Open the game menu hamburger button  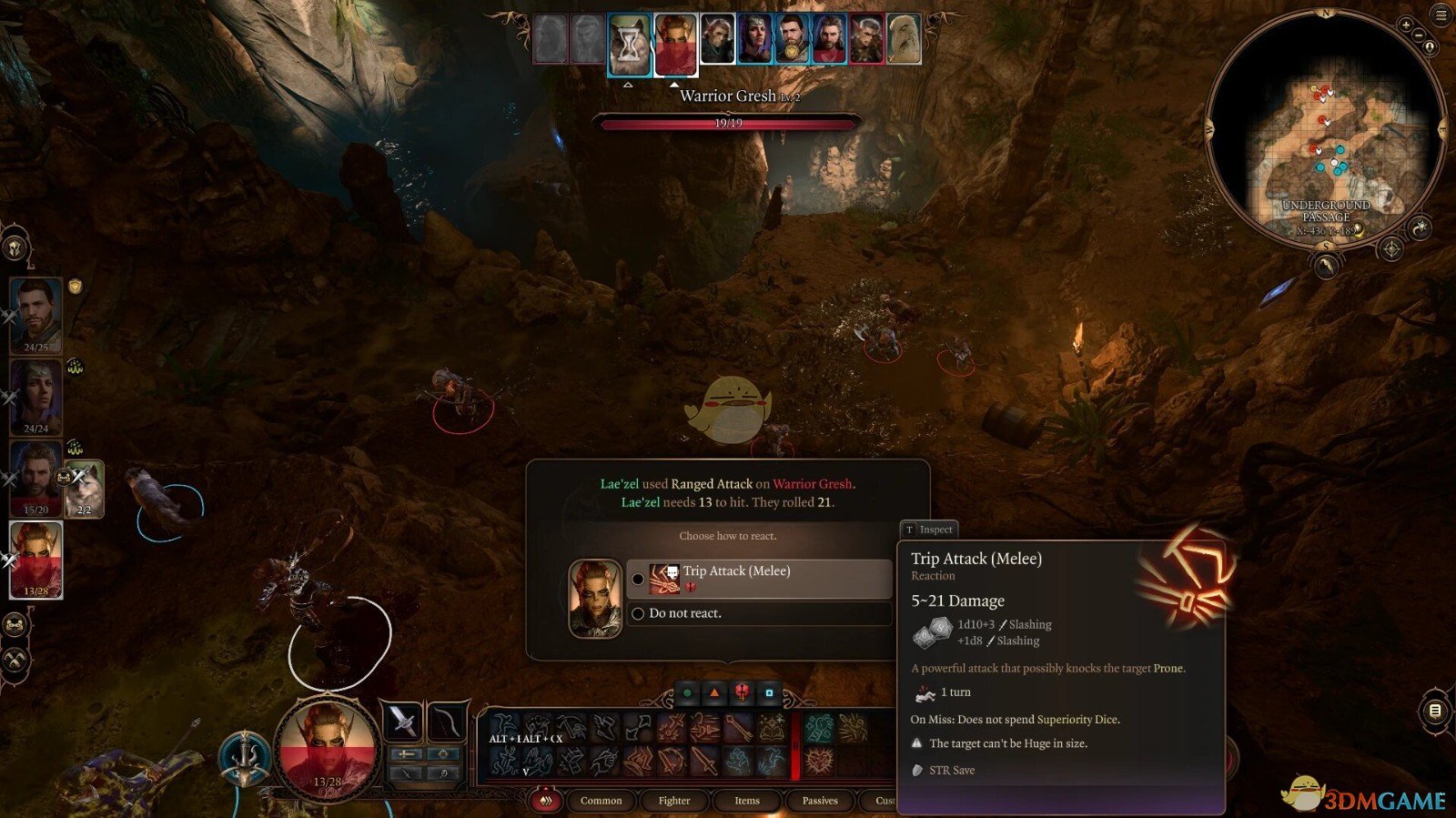1441,15
